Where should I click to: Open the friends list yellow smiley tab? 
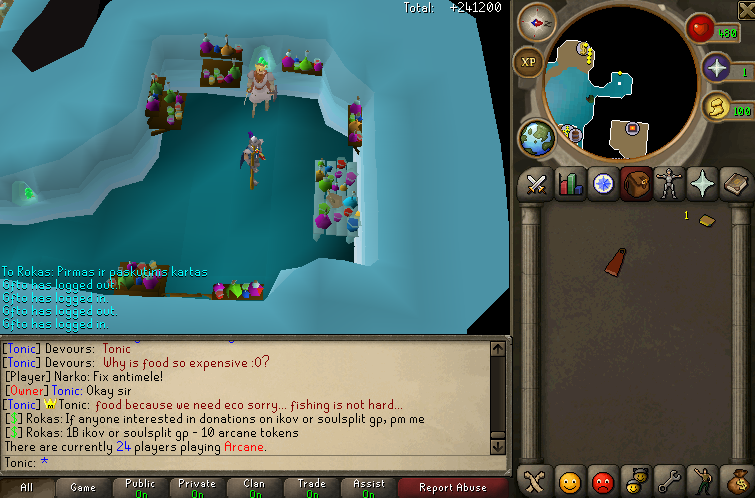click(569, 481)
